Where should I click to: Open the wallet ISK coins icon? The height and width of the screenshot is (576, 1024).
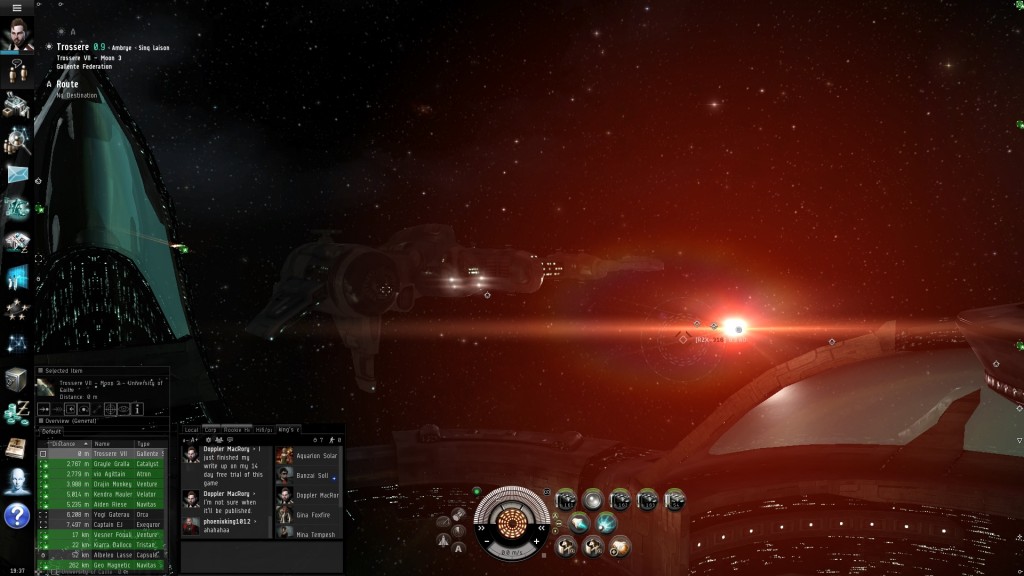coord(16,413)
